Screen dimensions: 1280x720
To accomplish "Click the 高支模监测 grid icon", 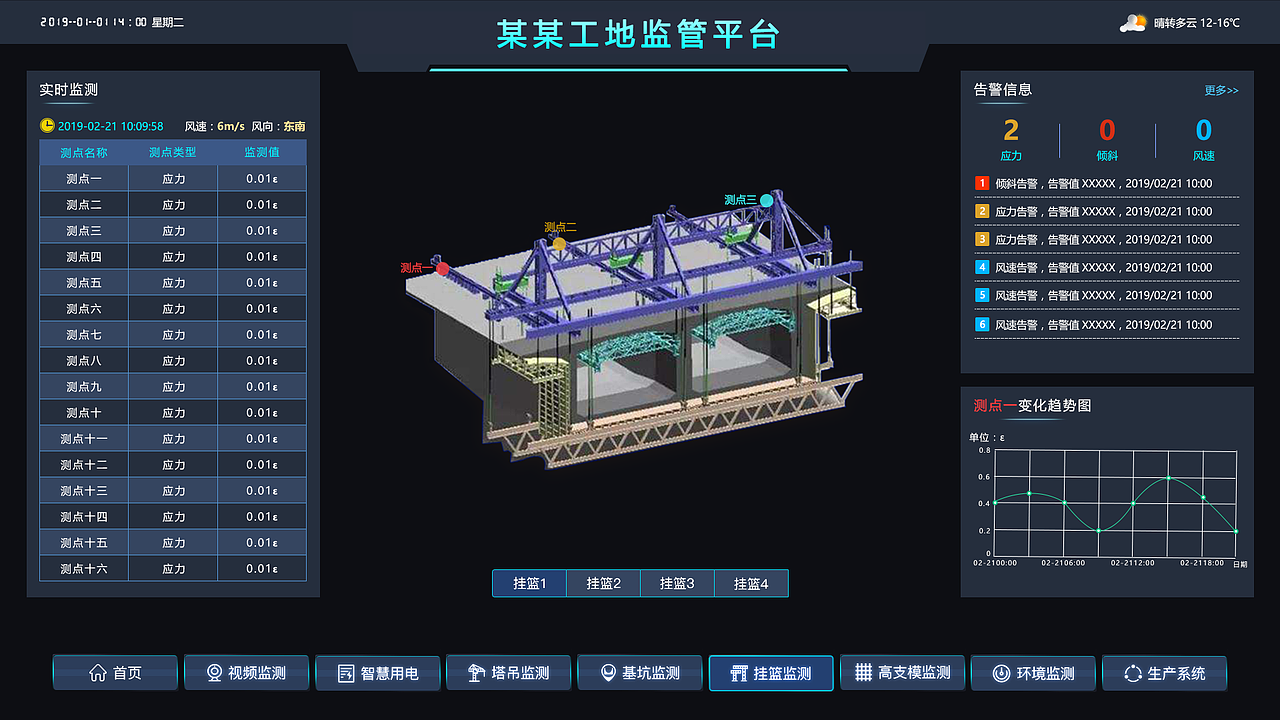I will (x=864, y=673).
